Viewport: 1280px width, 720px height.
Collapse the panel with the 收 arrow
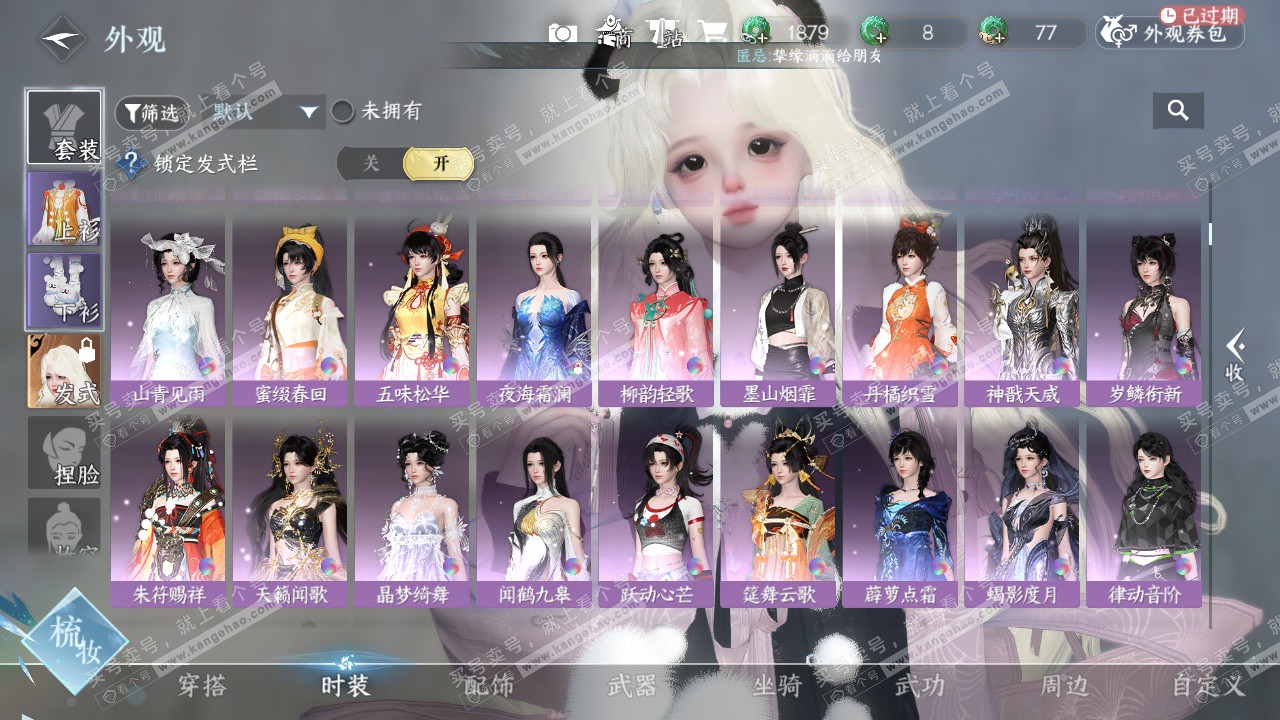pyautogui.click(x=1235, y=355)
